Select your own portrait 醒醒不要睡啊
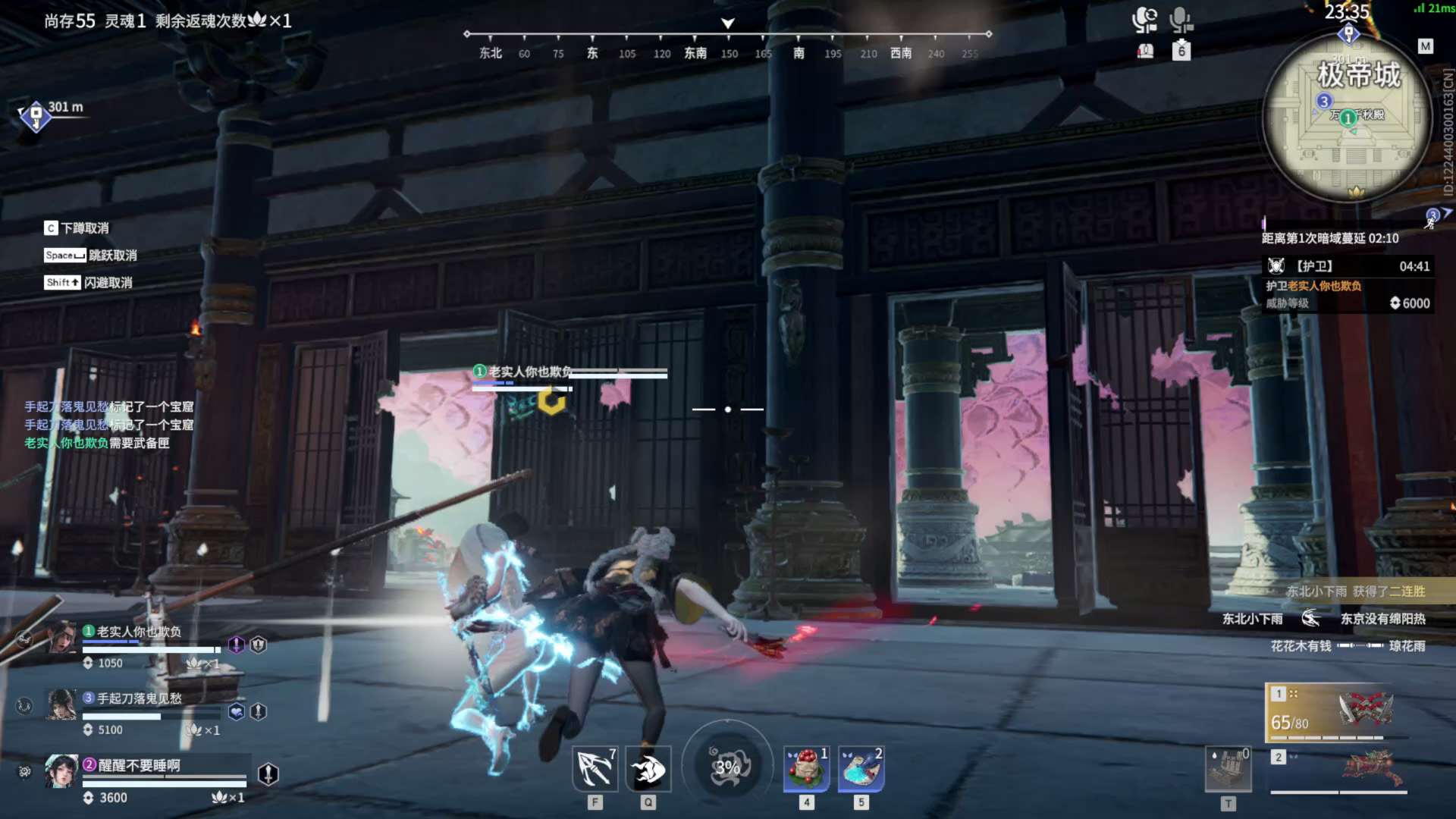Viewport: 1456px width, 819px height. (61, 771)
